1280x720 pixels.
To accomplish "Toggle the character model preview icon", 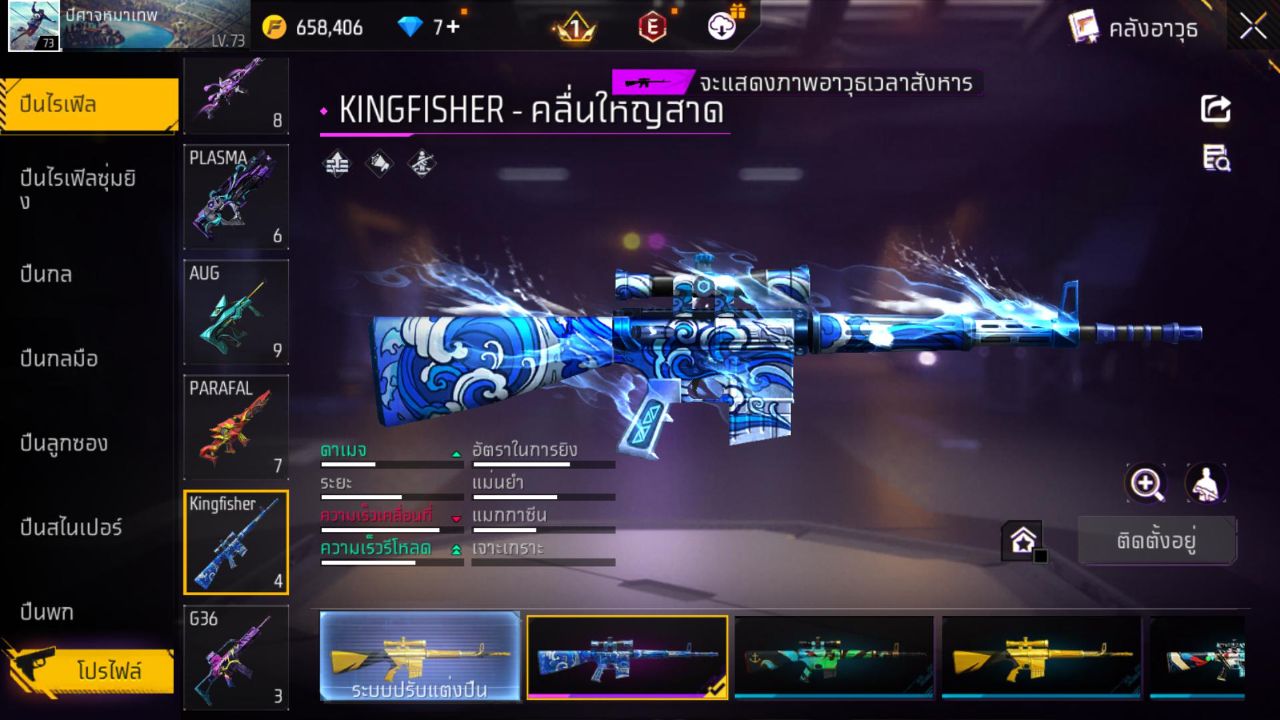I will [1206, 484].
